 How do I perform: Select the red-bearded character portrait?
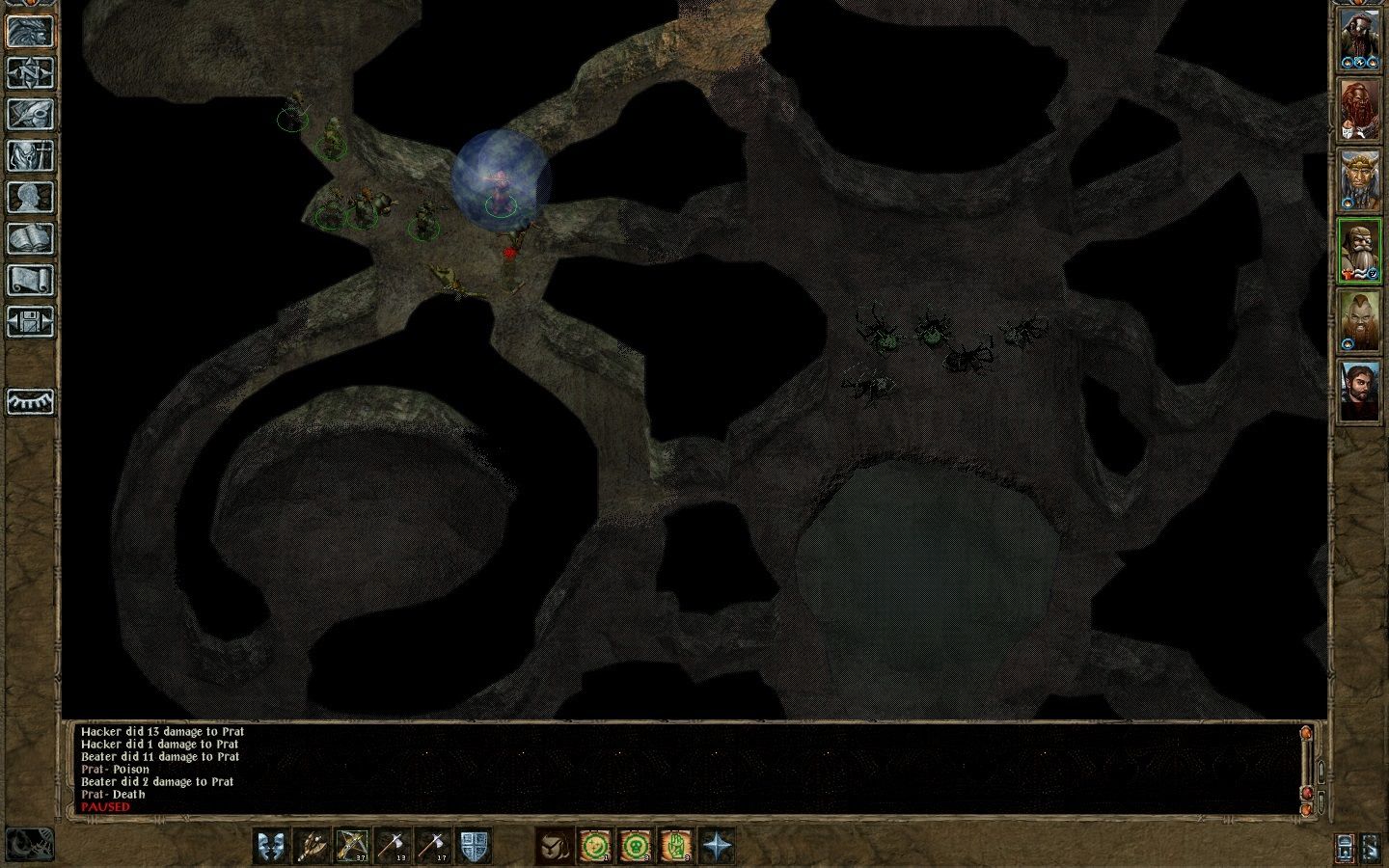click(1358, 109)
